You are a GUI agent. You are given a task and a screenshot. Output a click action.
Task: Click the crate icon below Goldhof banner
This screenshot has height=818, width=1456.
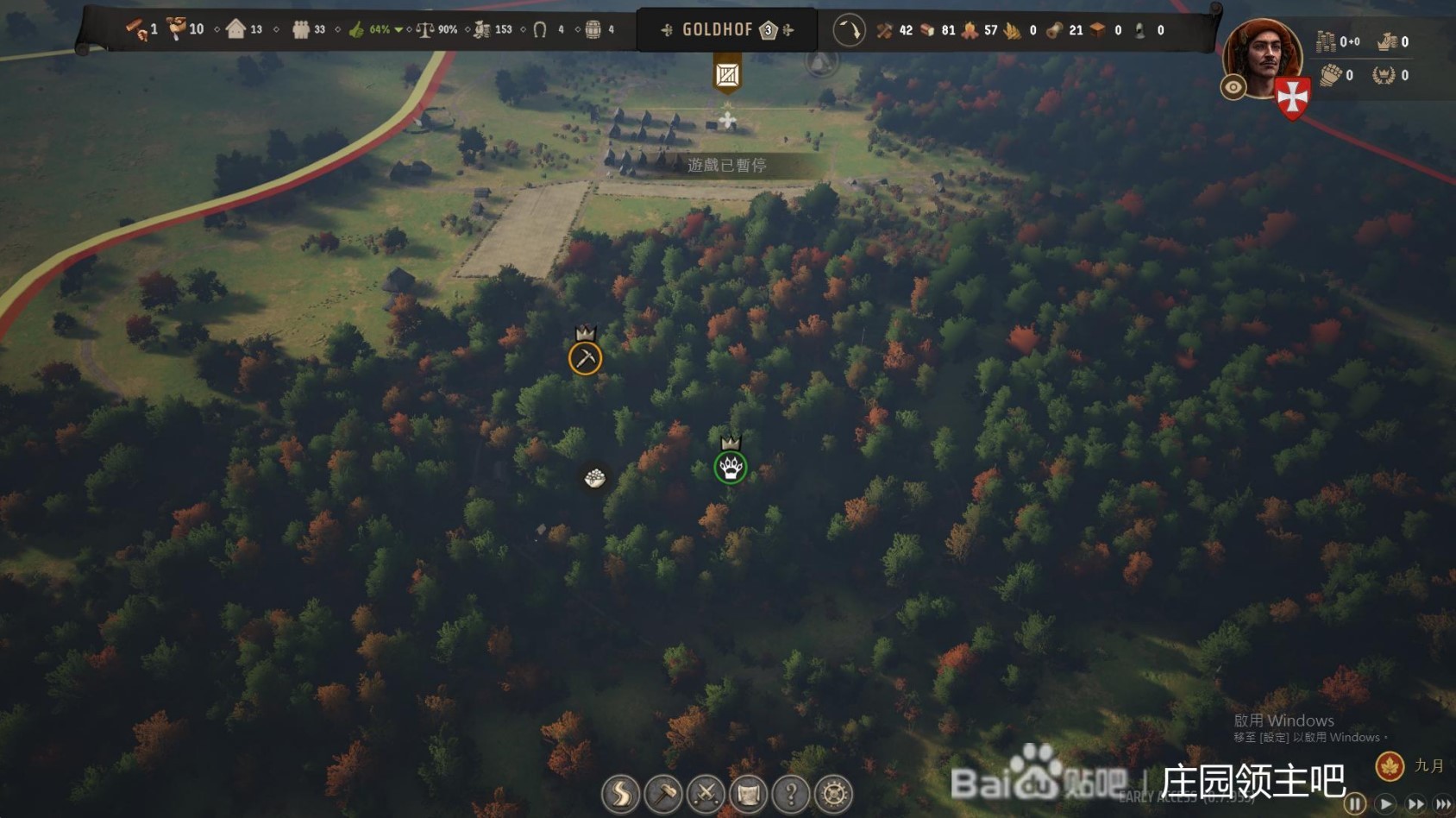coord(727,75)
